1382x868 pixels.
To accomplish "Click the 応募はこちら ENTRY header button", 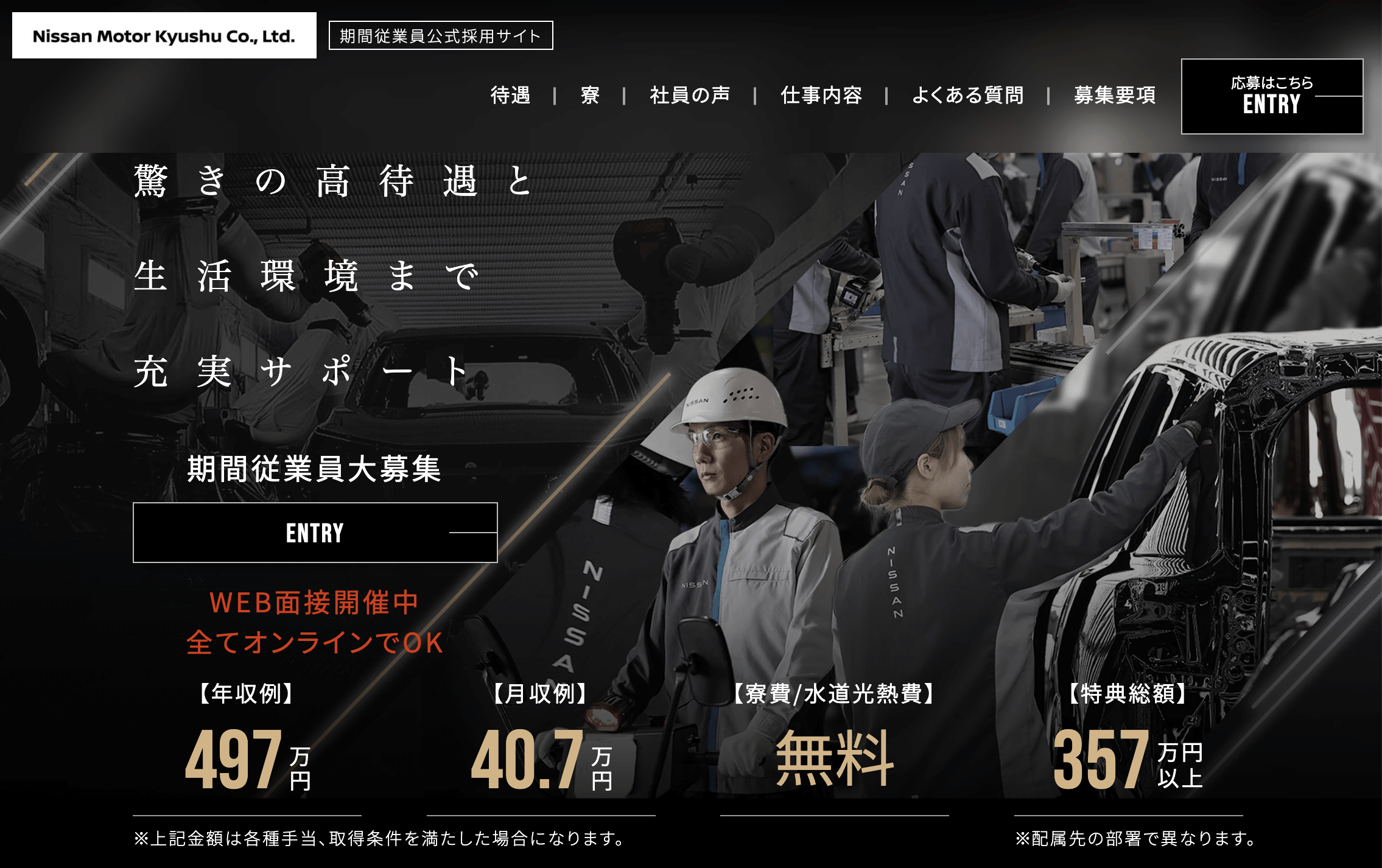I will tap(1272, 96).
